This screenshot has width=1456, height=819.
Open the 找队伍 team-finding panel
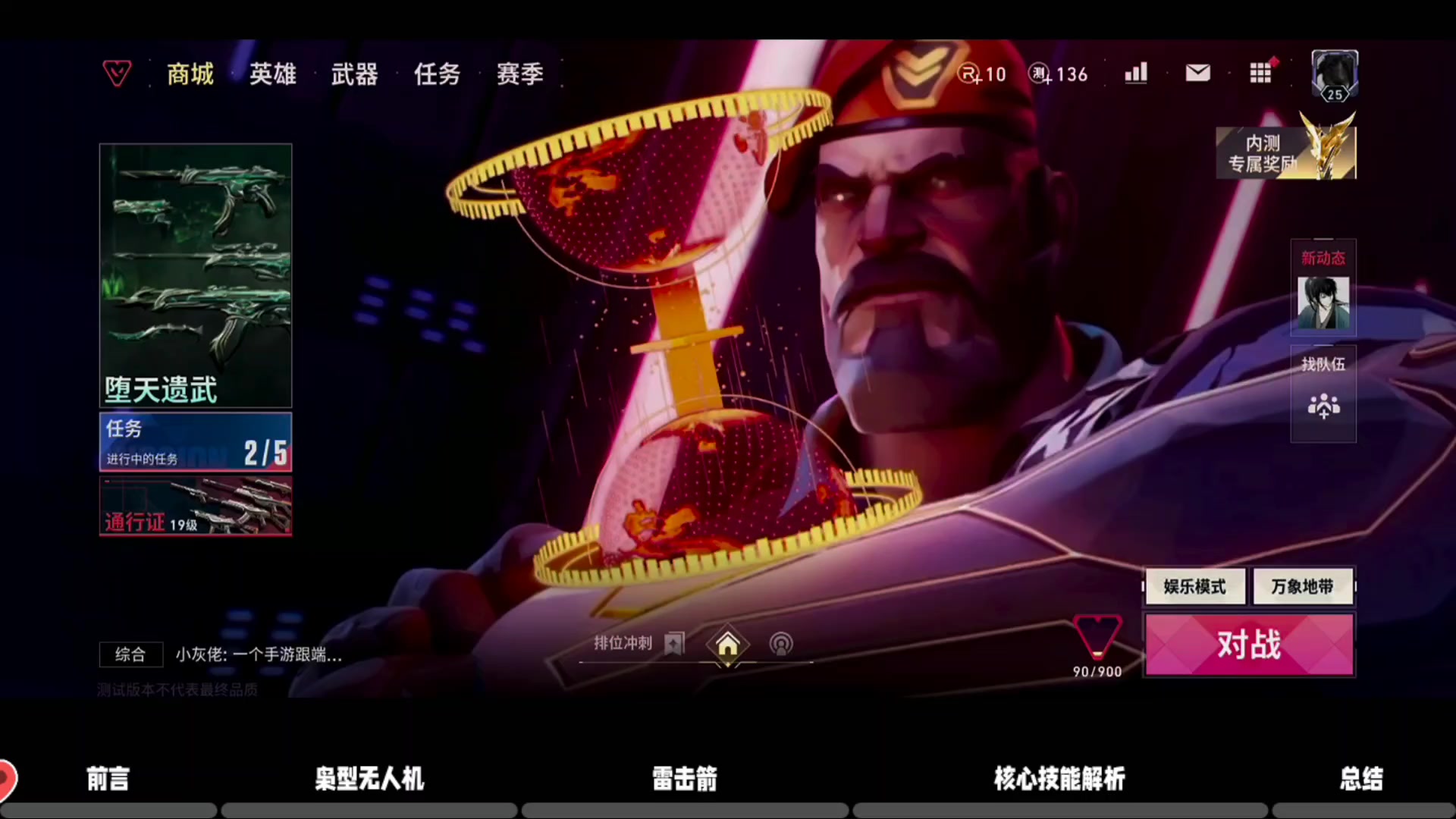pos(1323,394)
